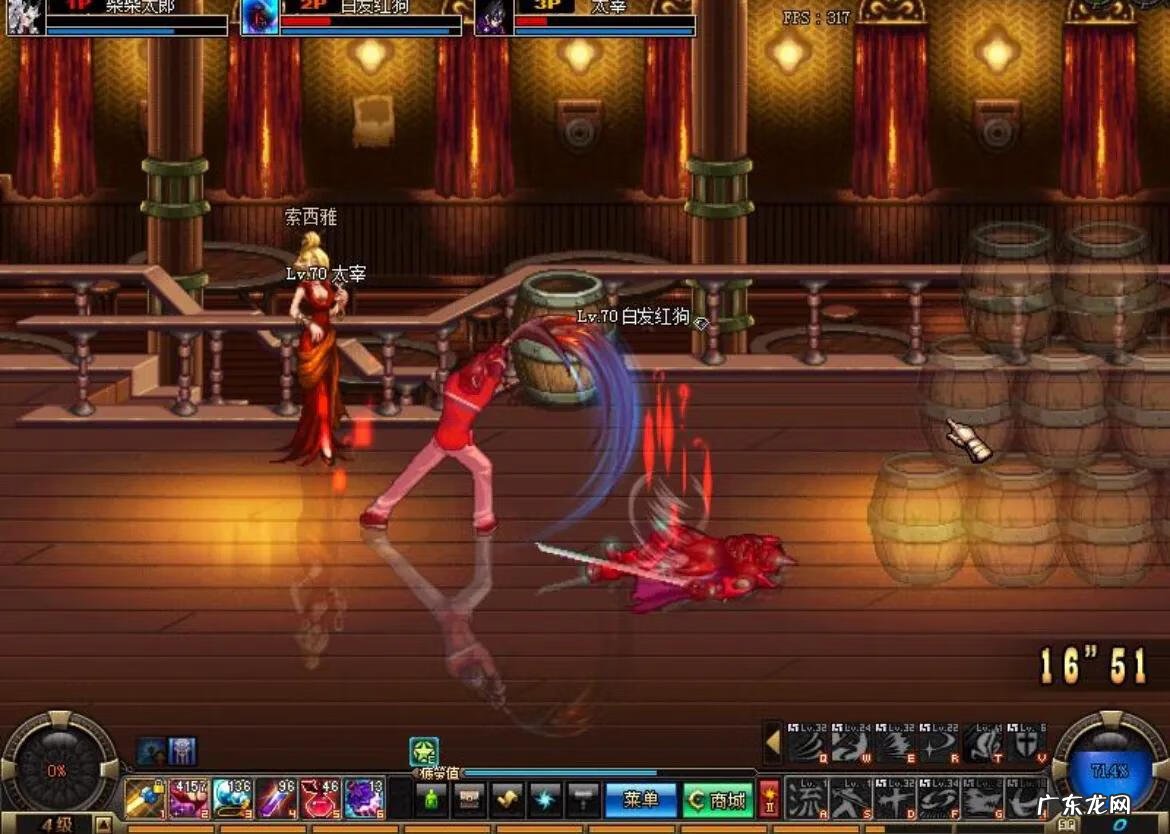Use the purple gem item in slot 6
Image resolution: width=1170 pixels, height=834 pixels.
(x=364, y=799)
